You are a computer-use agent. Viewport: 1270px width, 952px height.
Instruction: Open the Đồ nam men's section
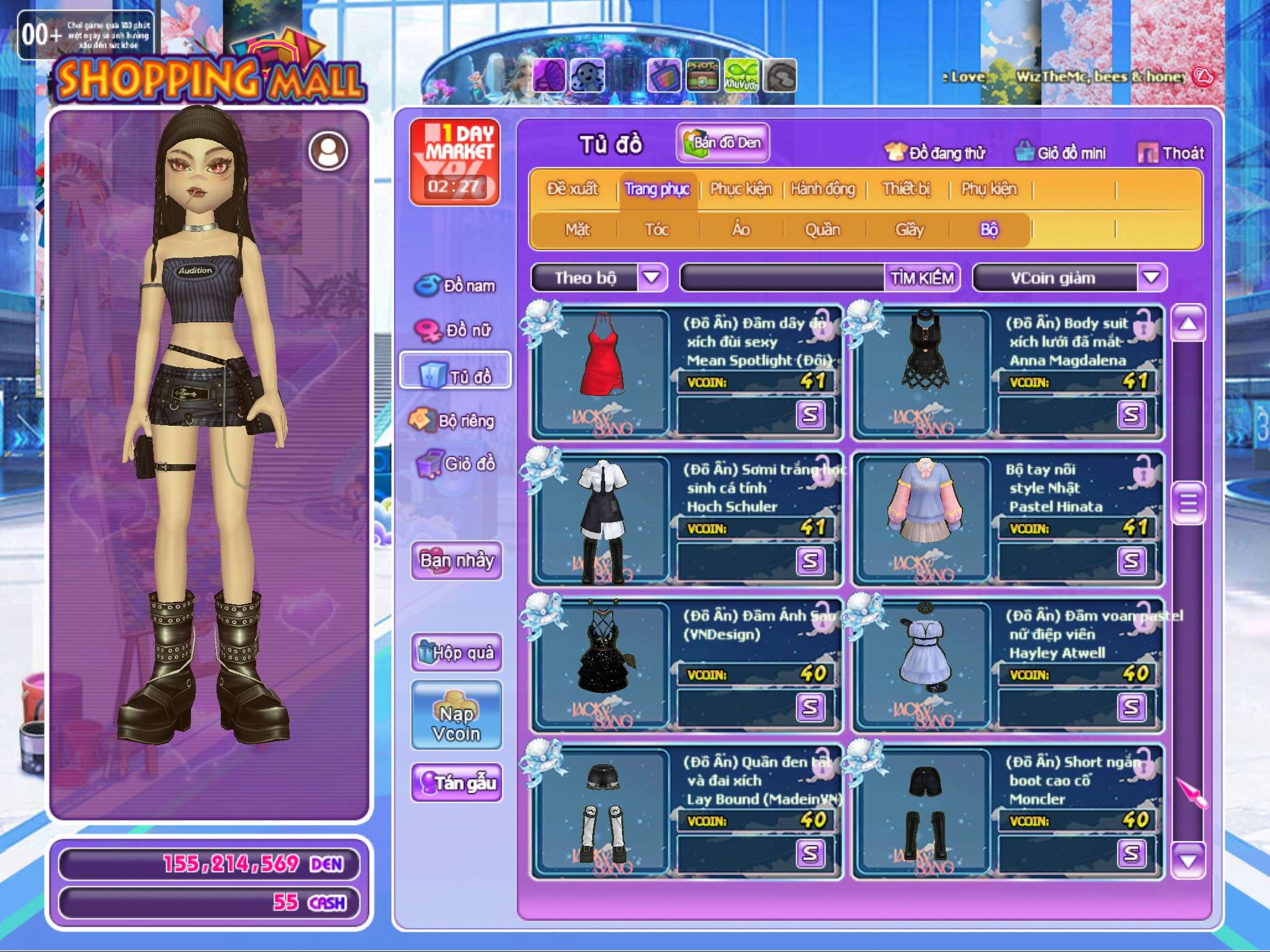click(456, 286)
